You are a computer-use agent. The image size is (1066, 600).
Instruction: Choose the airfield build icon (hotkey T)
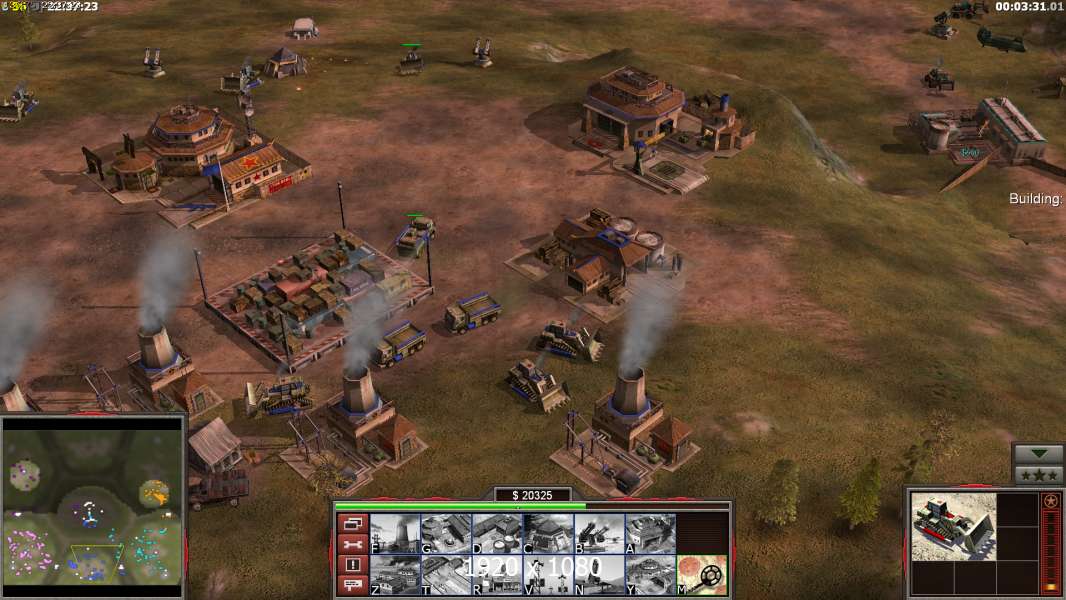coord(446,575)
